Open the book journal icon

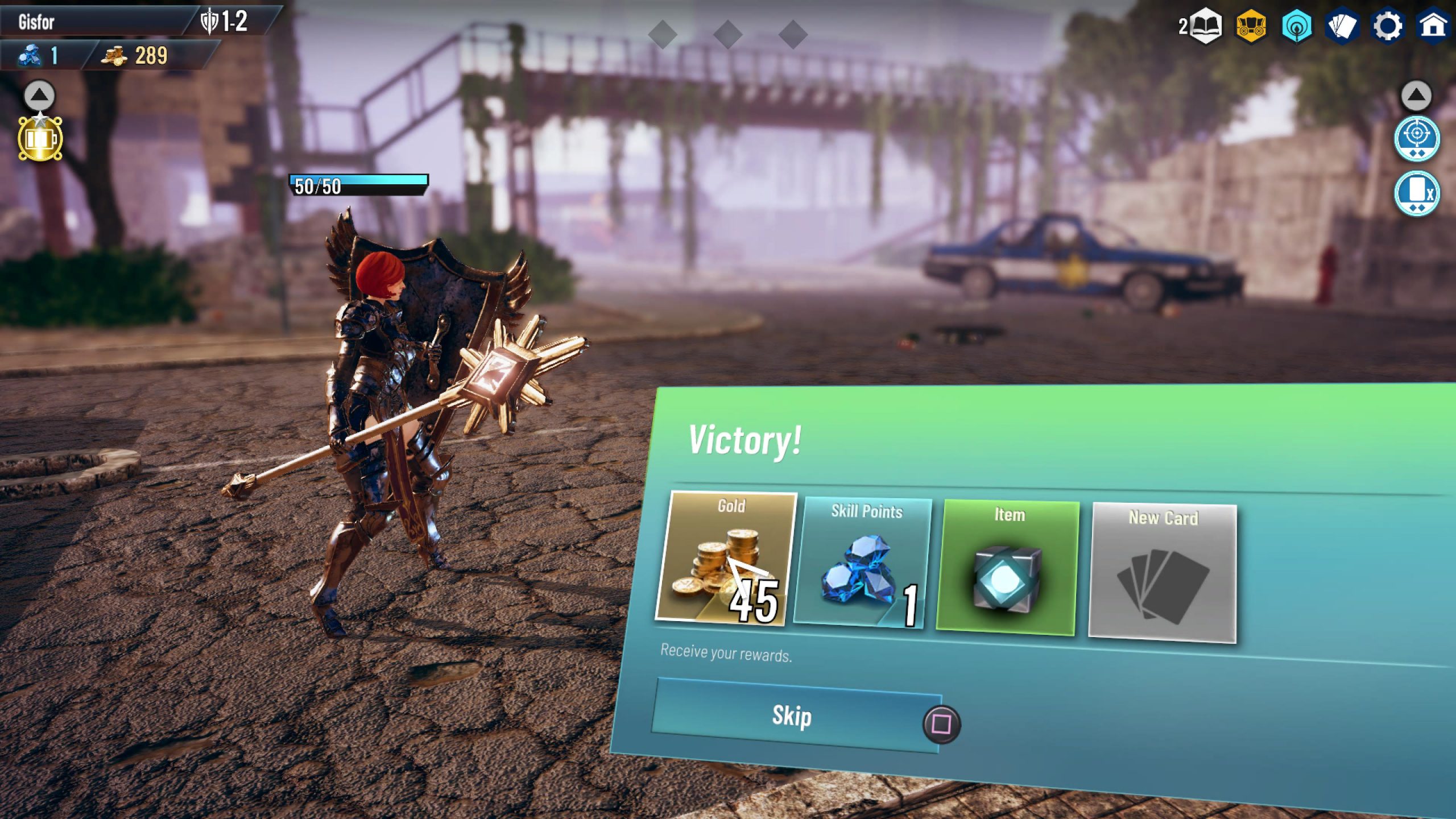pos(1206,26)
